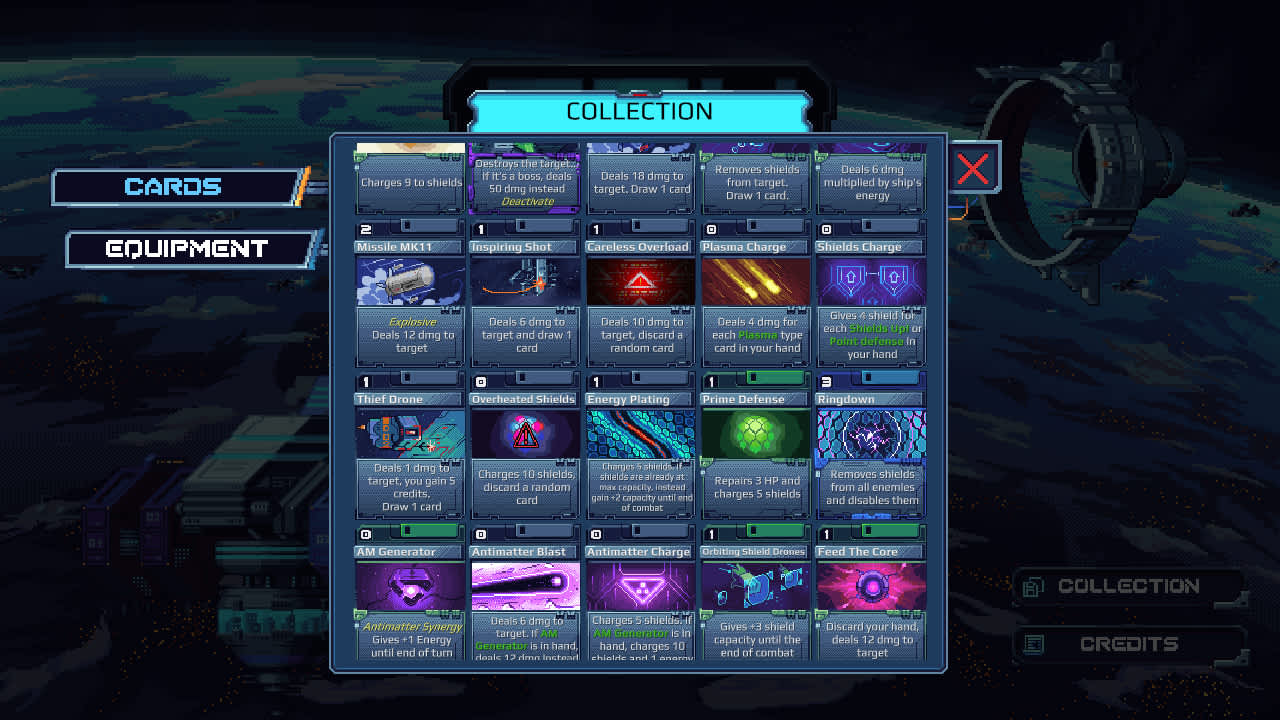Viewport: 1280px width, 720px height.
Task: Open the COLLECTION menu entry
Action: [1129, 586]
